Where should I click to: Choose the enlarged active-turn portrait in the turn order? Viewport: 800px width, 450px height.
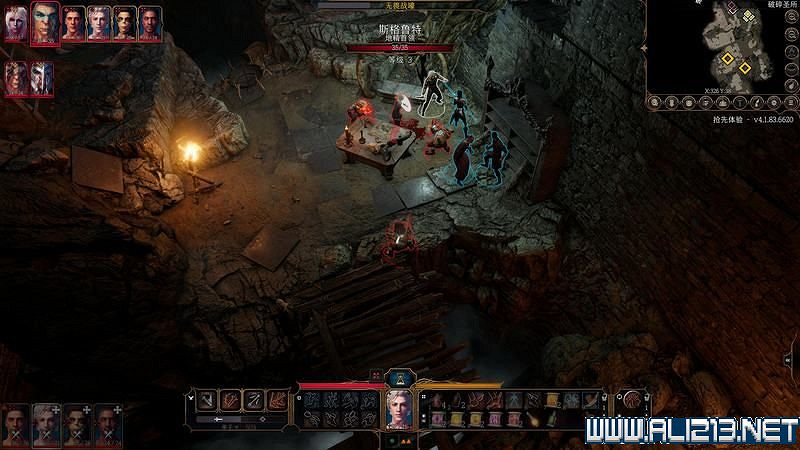(45, 23)
